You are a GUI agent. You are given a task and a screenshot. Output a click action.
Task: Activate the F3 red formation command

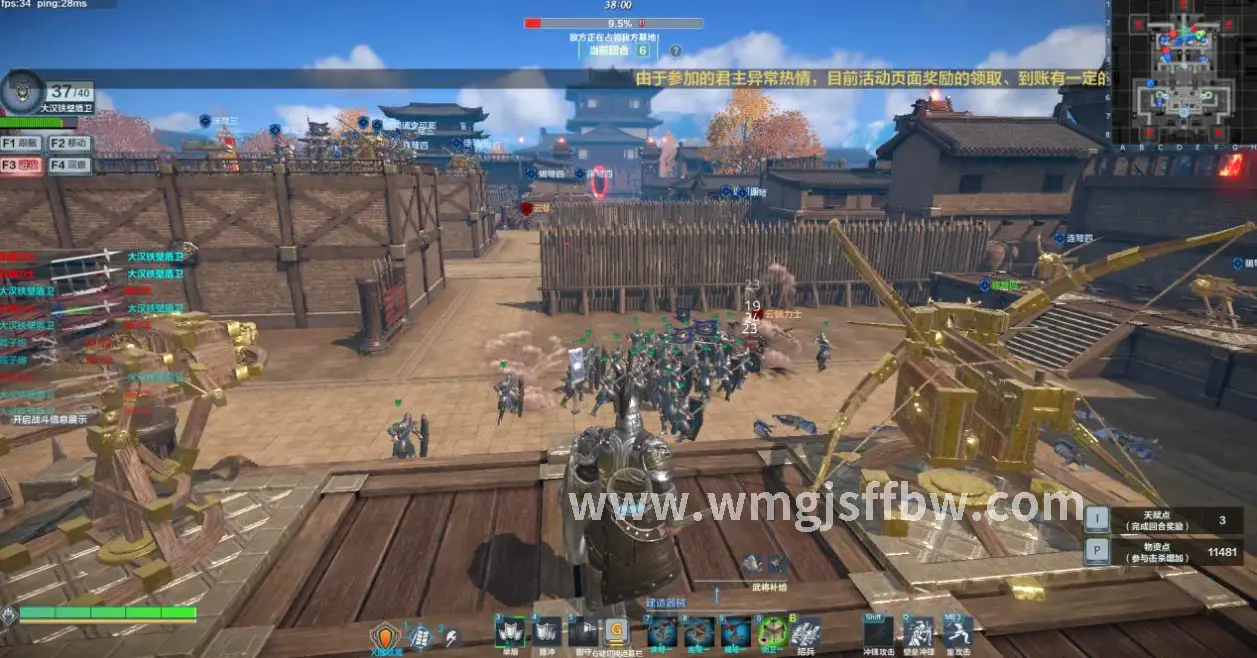coord(23,165)
